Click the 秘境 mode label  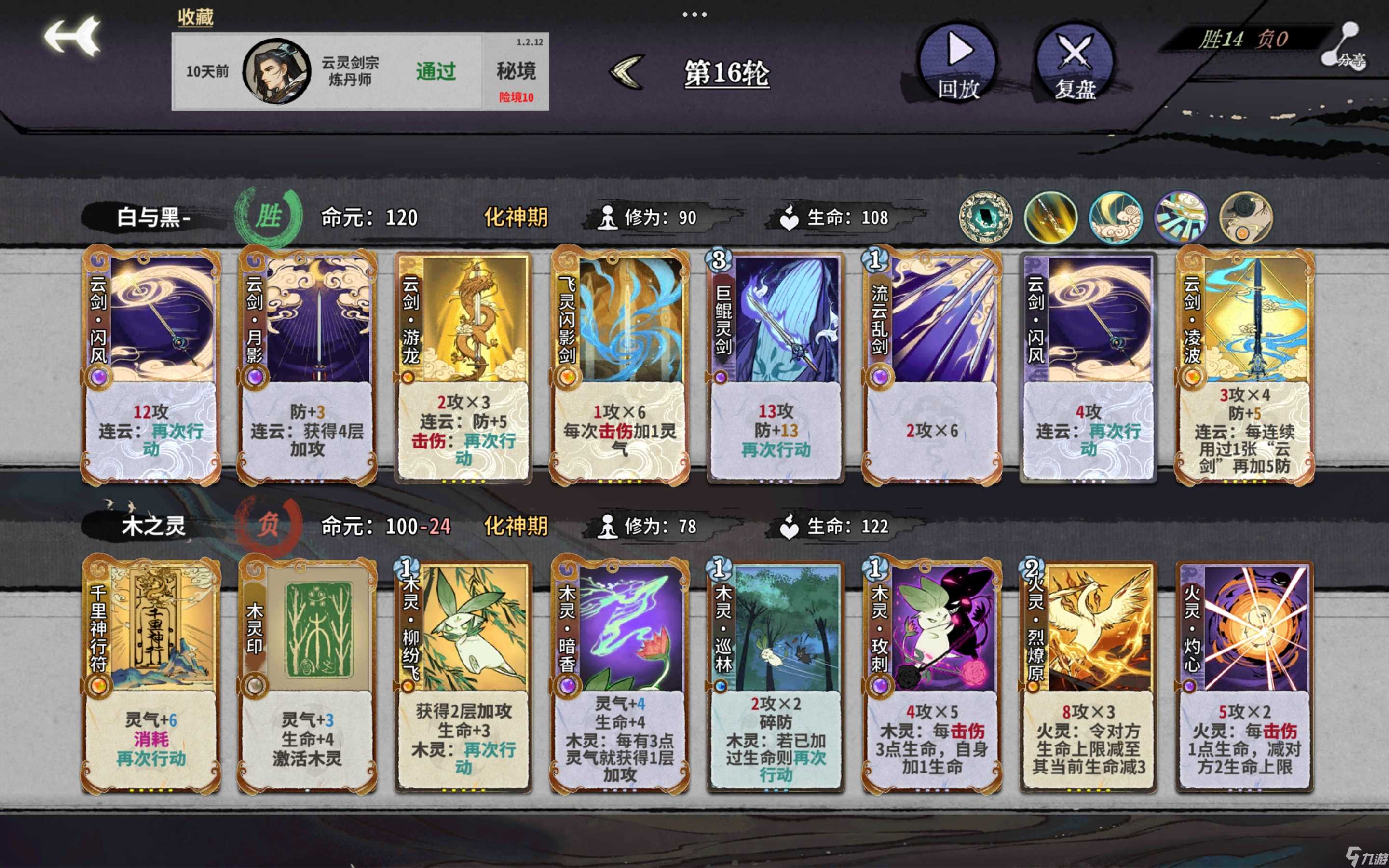tap(516, 70)
